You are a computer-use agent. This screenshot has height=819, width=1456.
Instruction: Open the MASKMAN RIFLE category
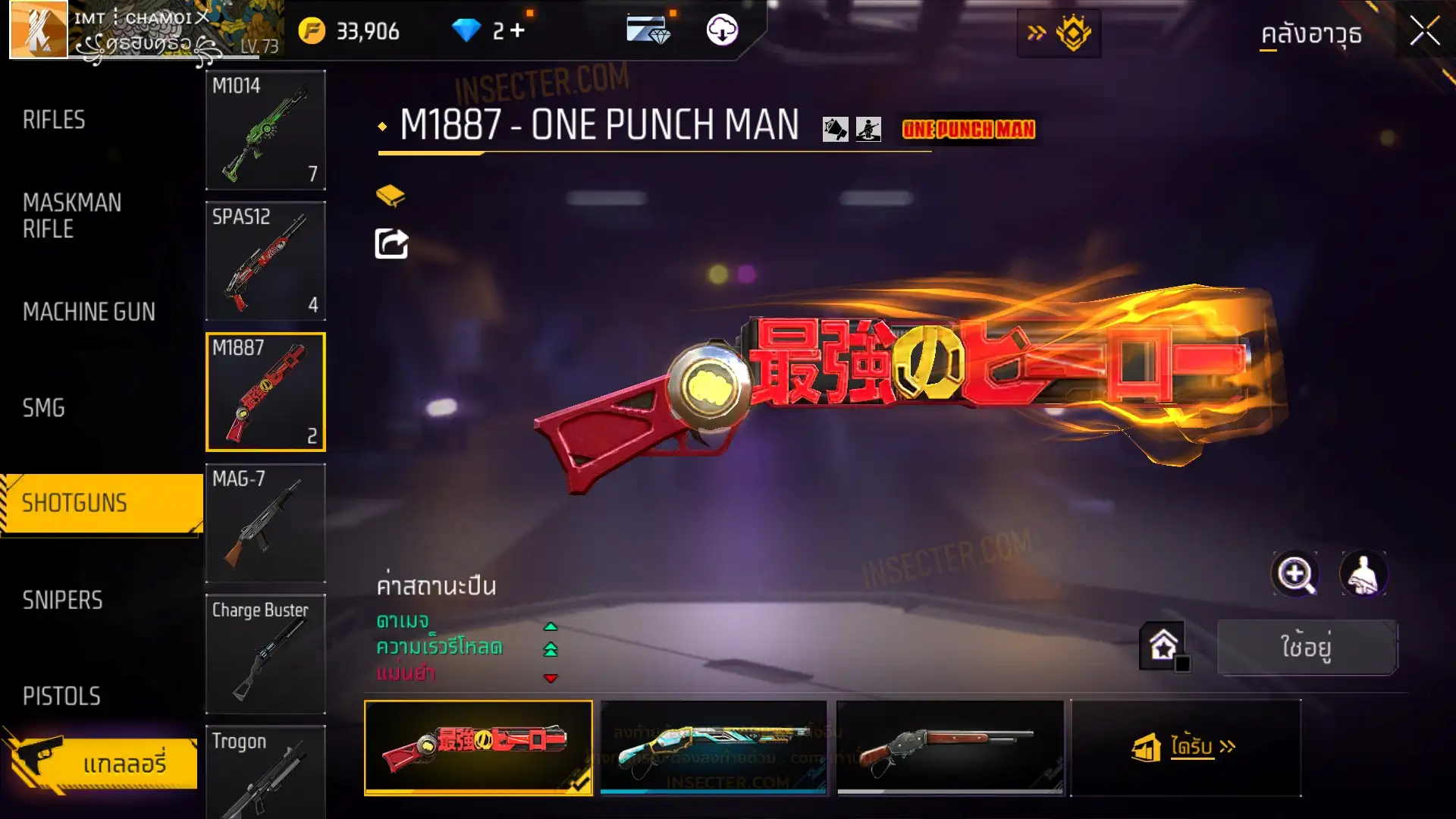pos(72,215)
